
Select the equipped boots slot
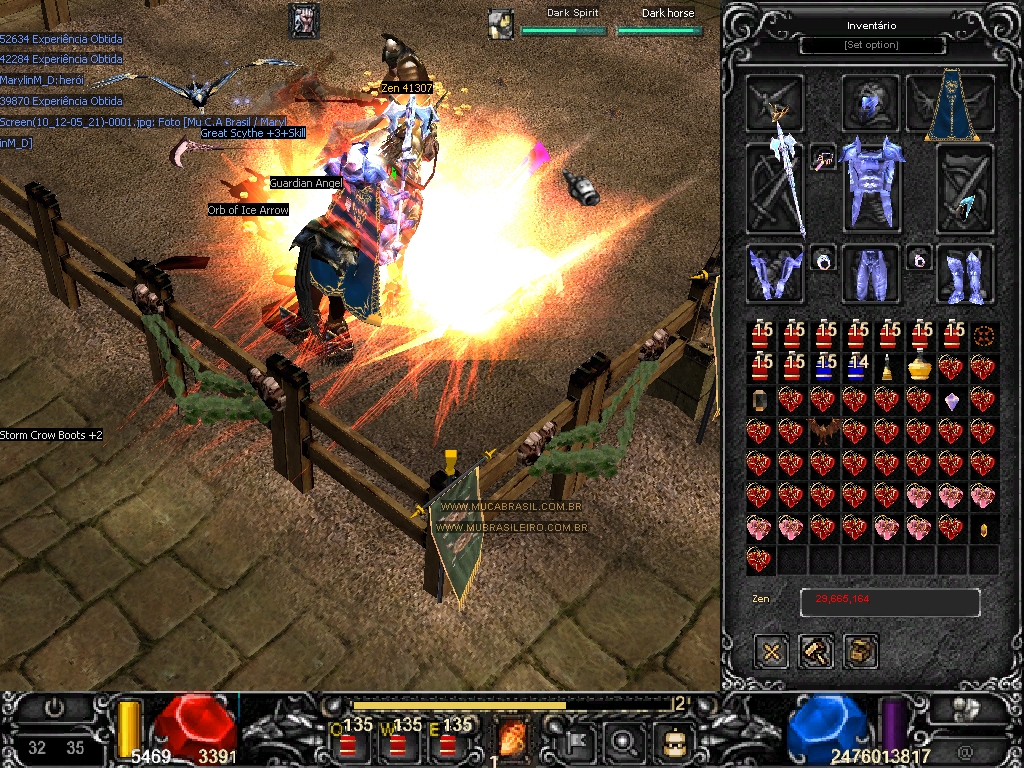[x=964, y=273]
